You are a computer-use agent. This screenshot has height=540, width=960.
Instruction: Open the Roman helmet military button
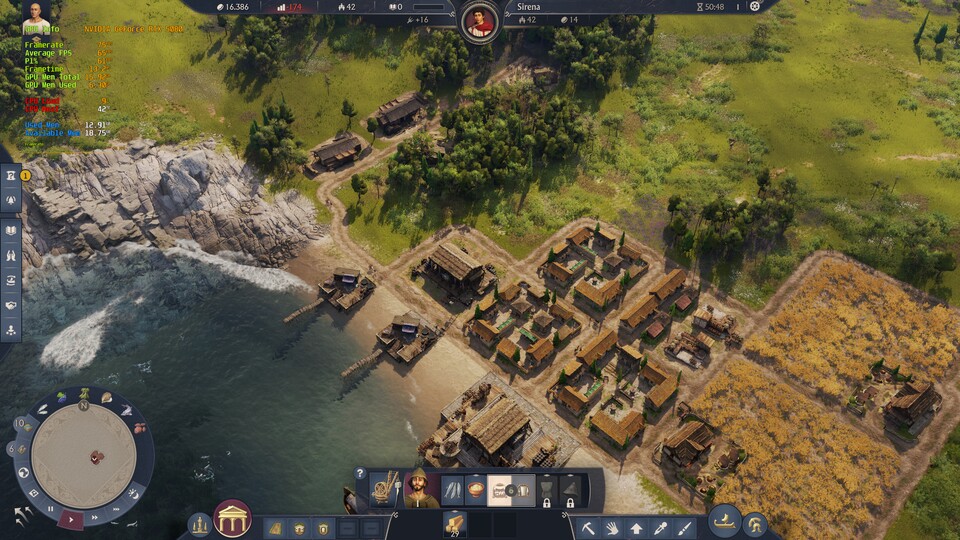click(754, 523)
